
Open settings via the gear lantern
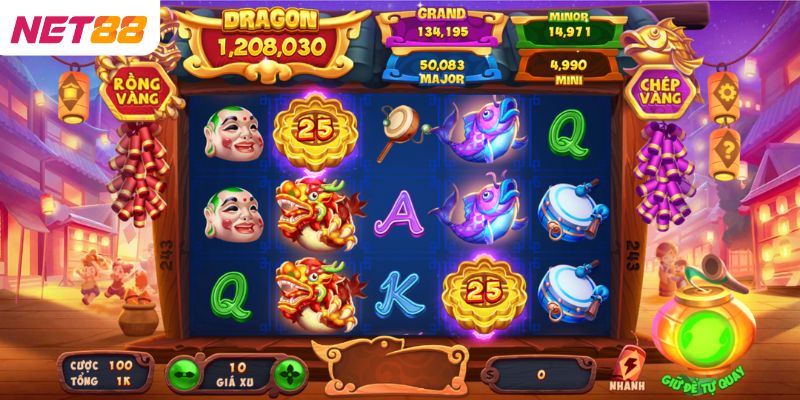pos(723,95)
